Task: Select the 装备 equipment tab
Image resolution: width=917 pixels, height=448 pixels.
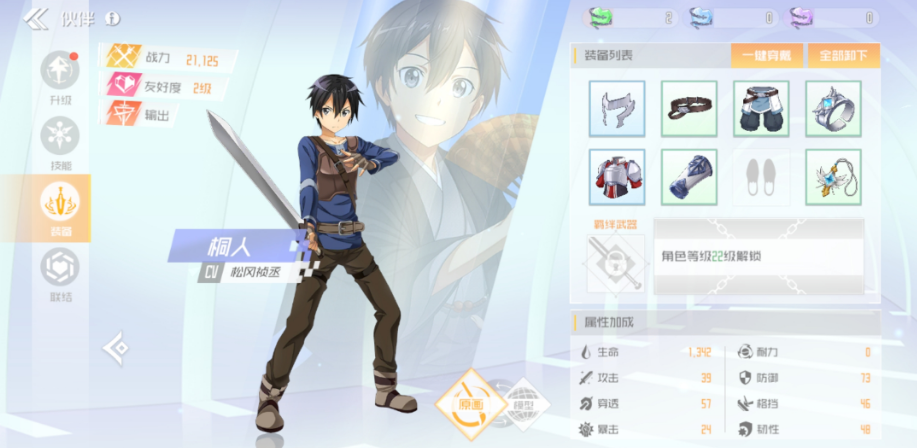Action: [60, 208]
